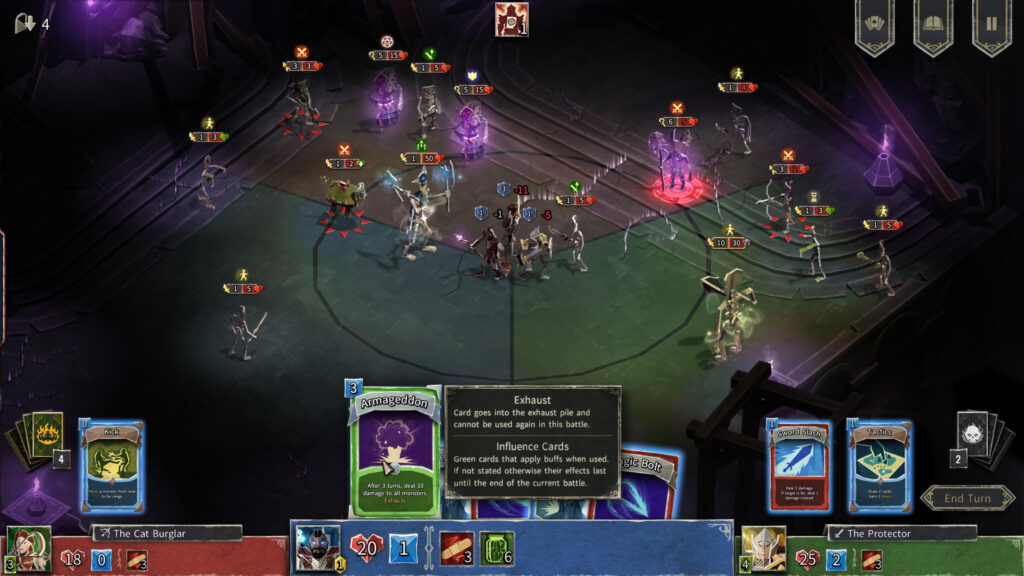Click the enemy portrait at top center
Viewport: 1024px width, 576px height.
(511, 19)
